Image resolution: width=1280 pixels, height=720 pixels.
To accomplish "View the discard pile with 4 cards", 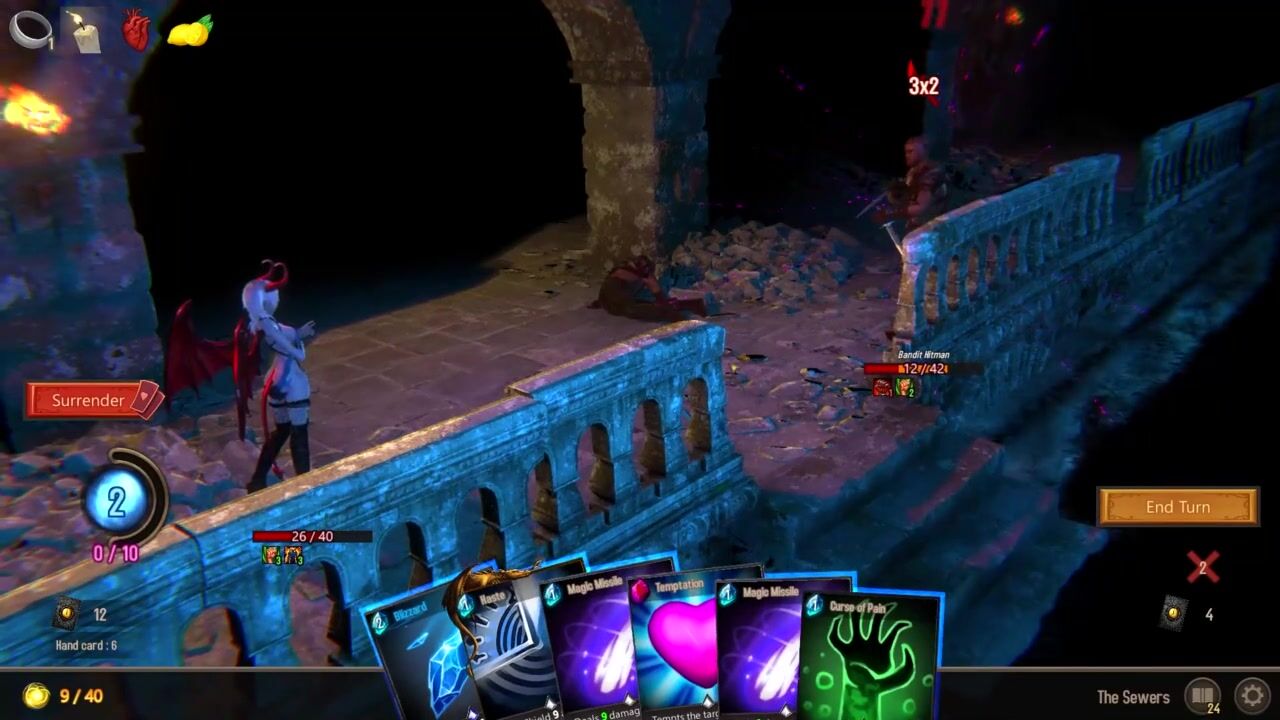I will point(1174,613).
